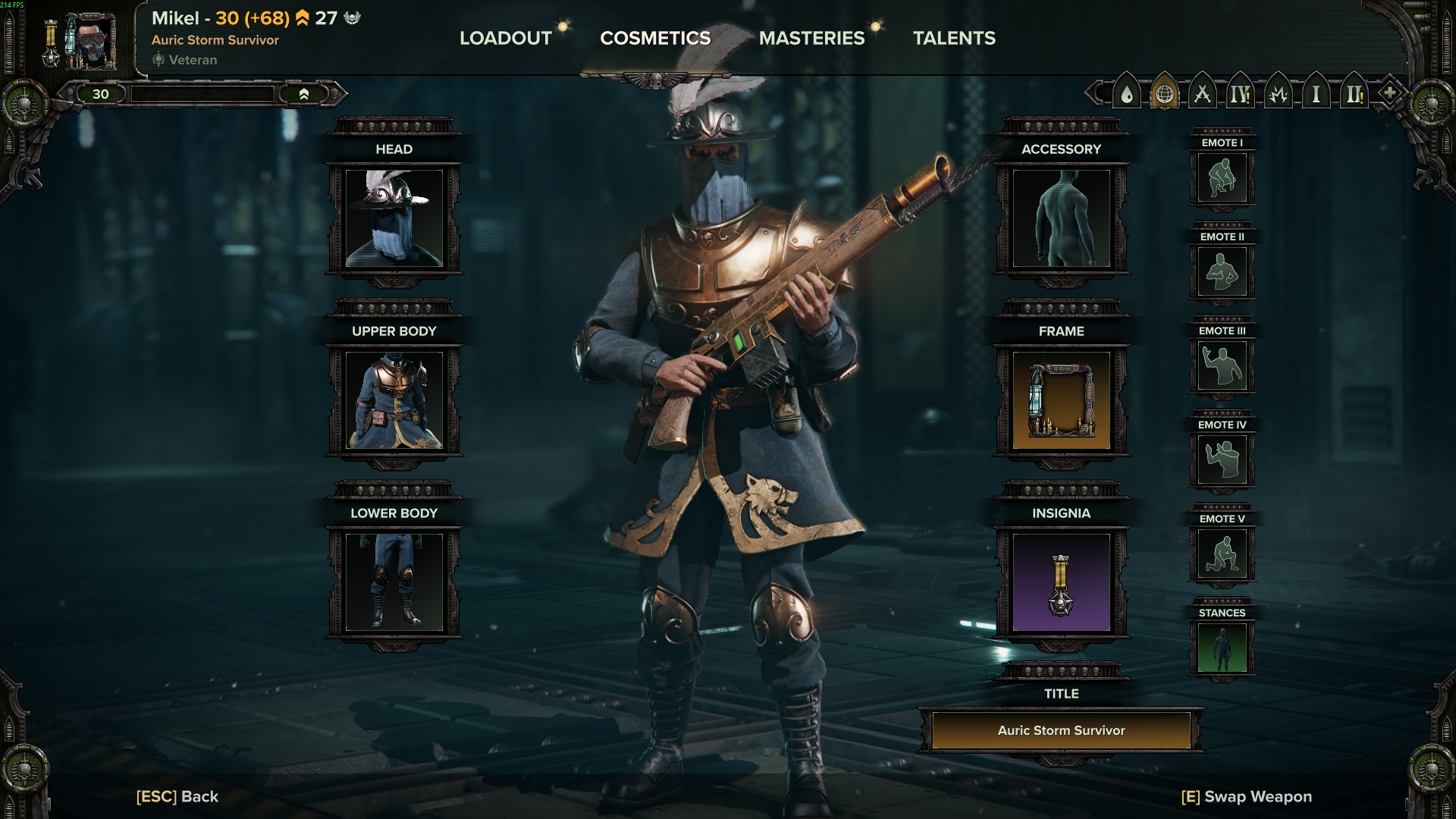Viewport: 1456px width, 819px height.
Task: Open the Emote III slot
Action: [1222, 366]
